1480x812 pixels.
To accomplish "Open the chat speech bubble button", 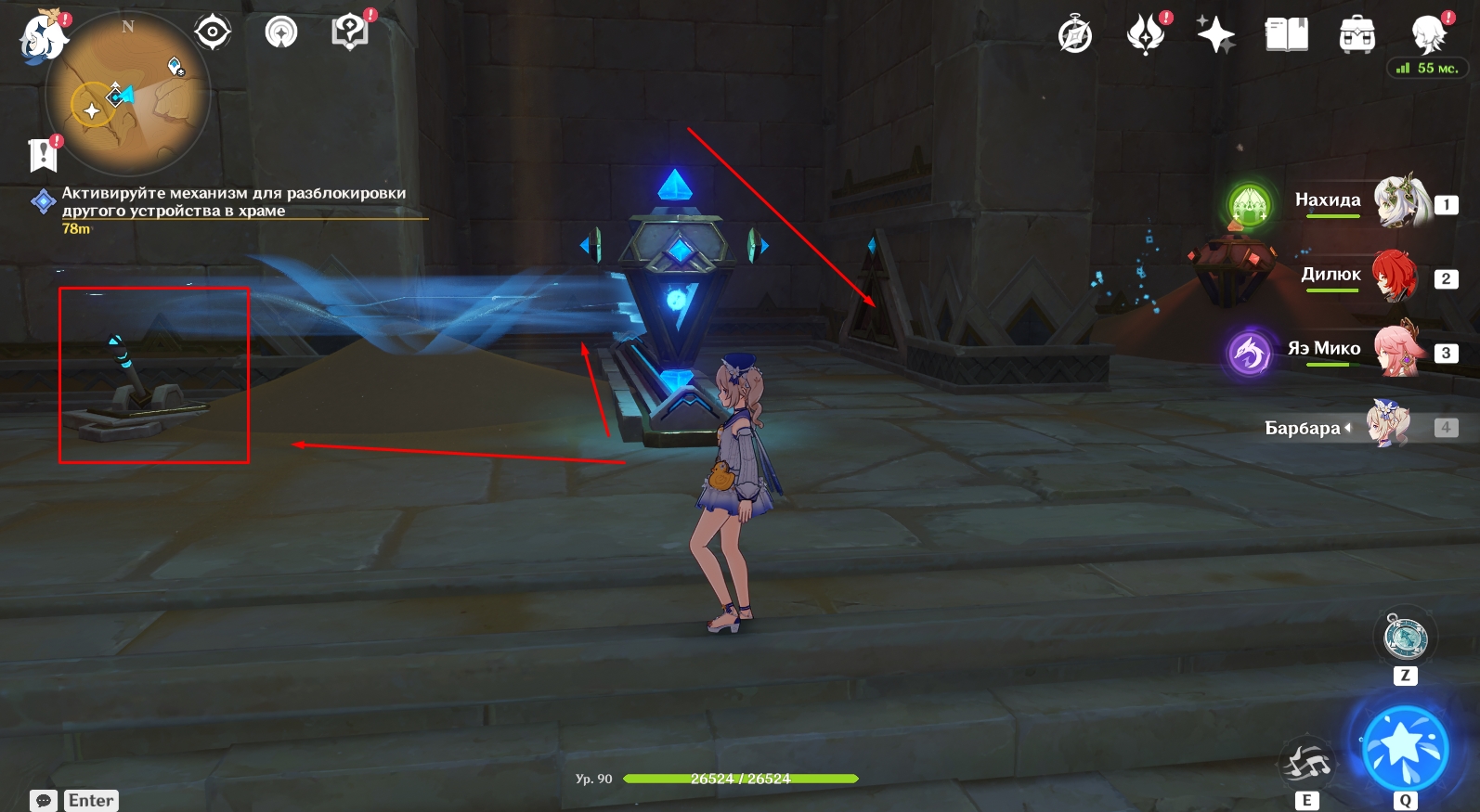I will click(43, 800).
